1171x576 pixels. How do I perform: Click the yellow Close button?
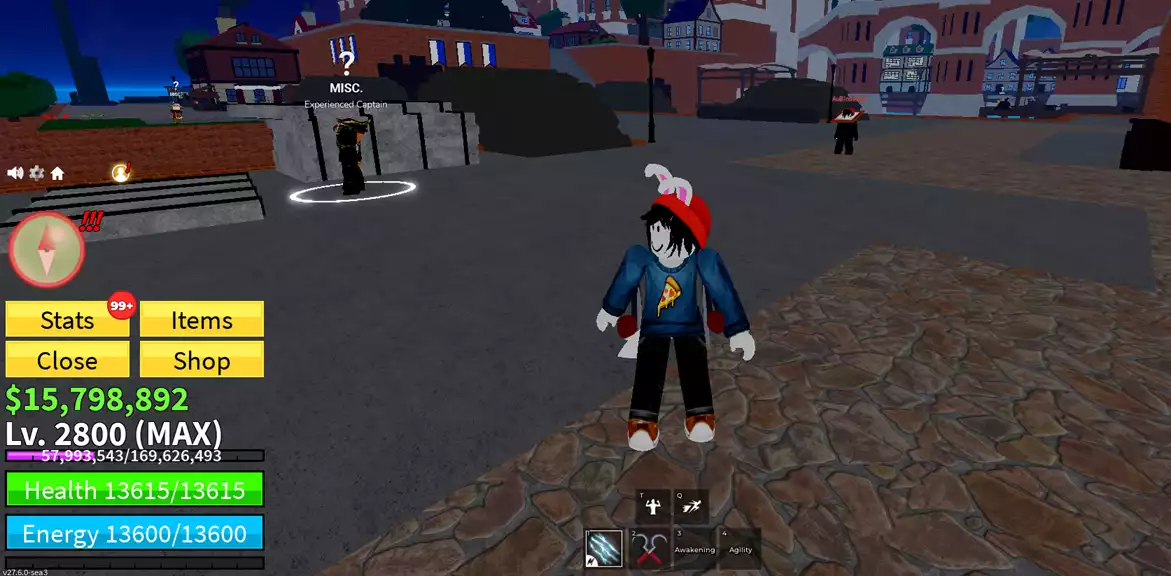[x=67, y=360]
